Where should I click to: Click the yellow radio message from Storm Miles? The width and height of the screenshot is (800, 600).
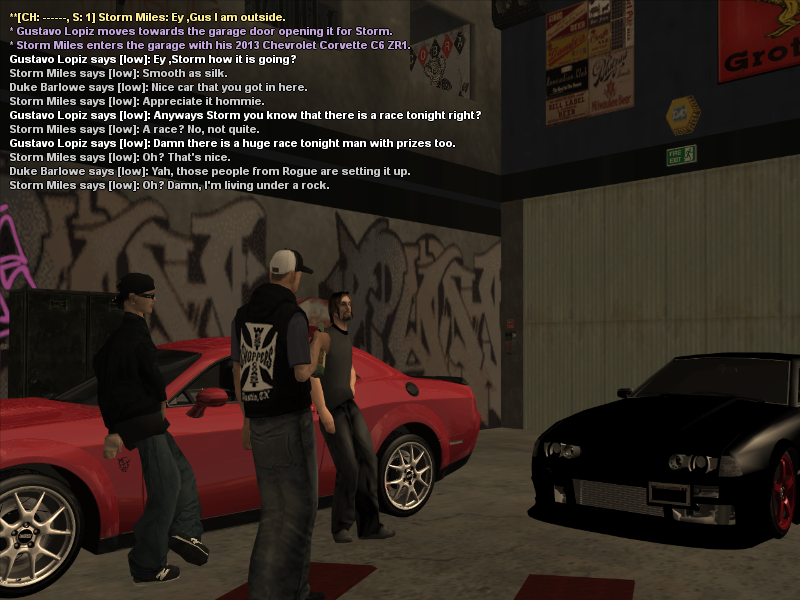tap(147, 17)
